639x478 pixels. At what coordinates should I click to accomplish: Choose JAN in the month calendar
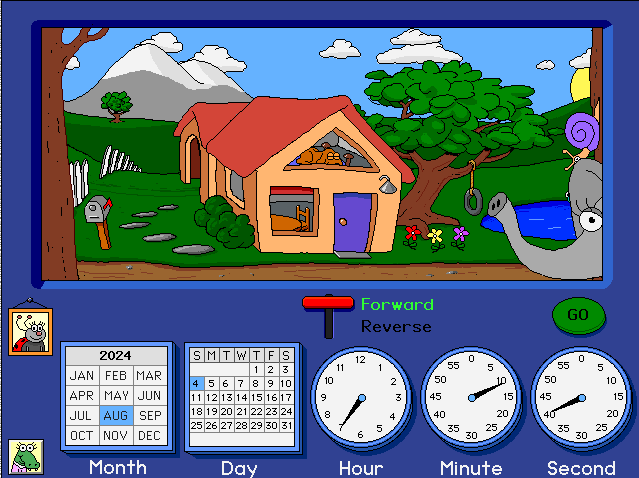pyautogui.click(x=83, y=375)
